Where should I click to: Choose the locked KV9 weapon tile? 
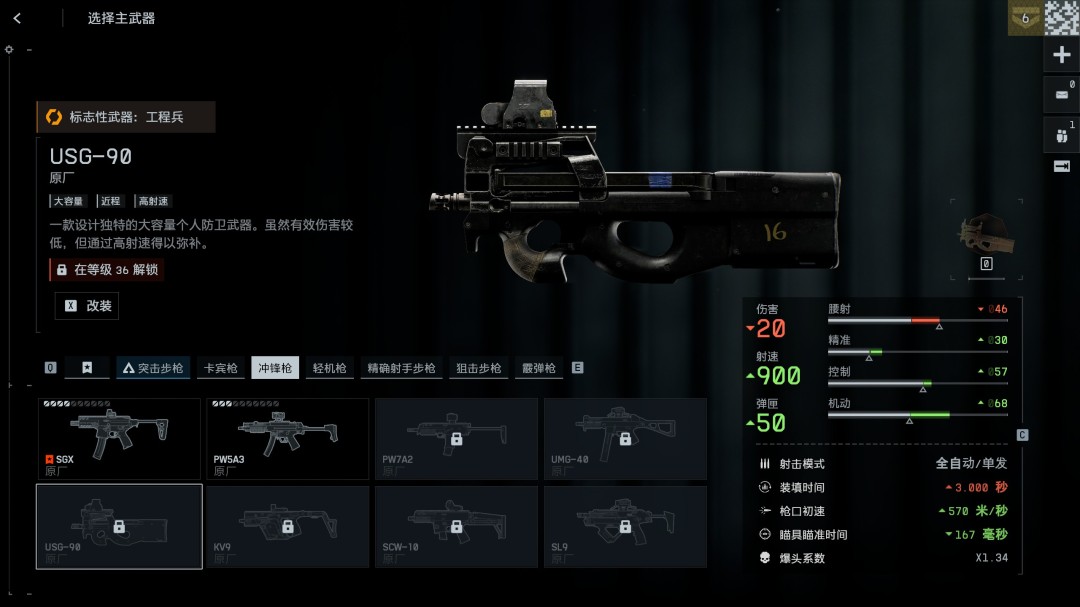(x=288, y=526)
